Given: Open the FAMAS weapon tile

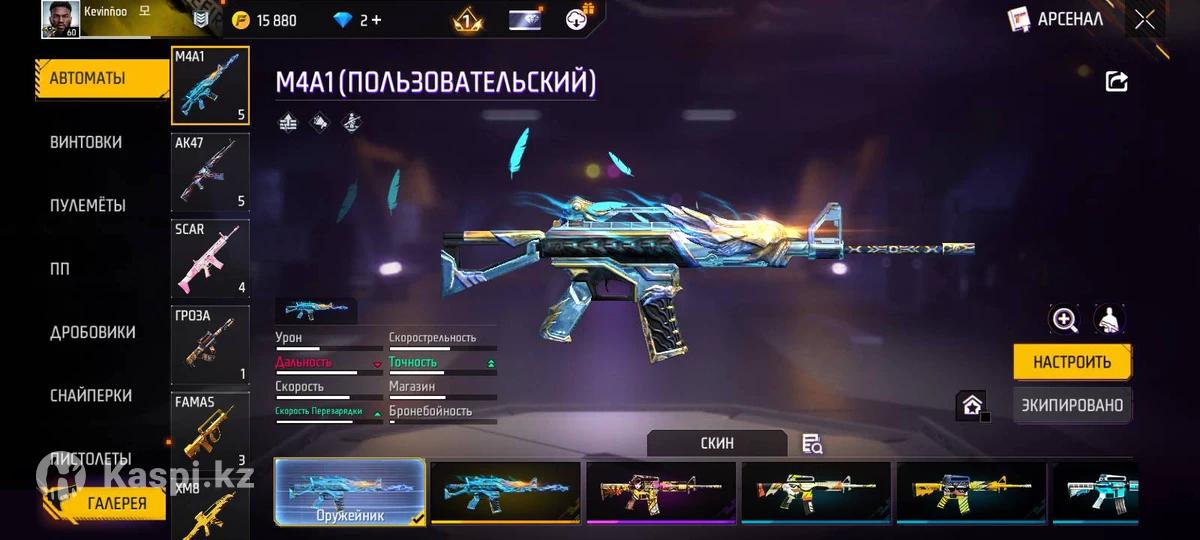Looking at the screenshot, I should (x=210, y=430).
